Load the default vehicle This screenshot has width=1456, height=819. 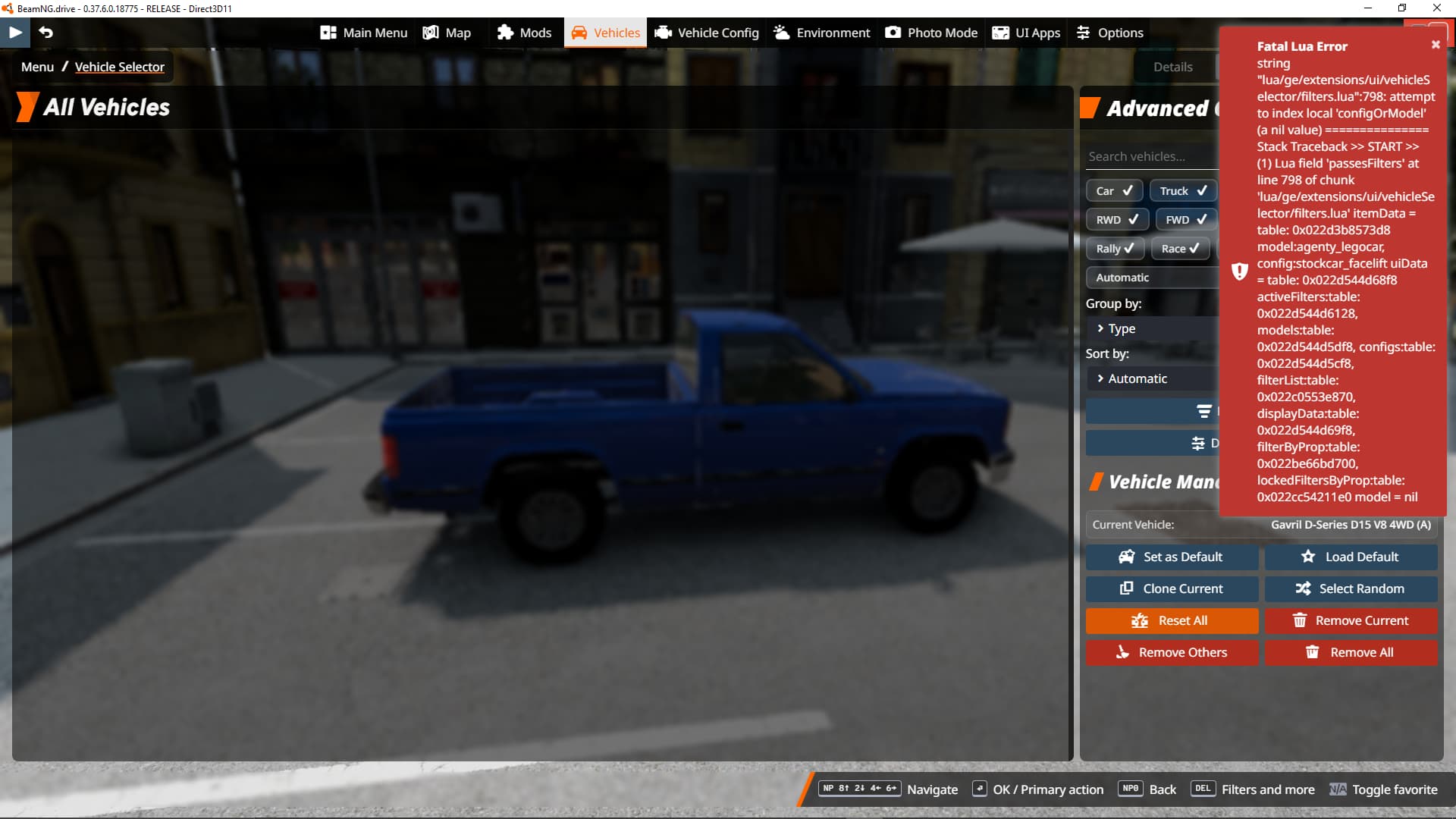click(1351, 557)
